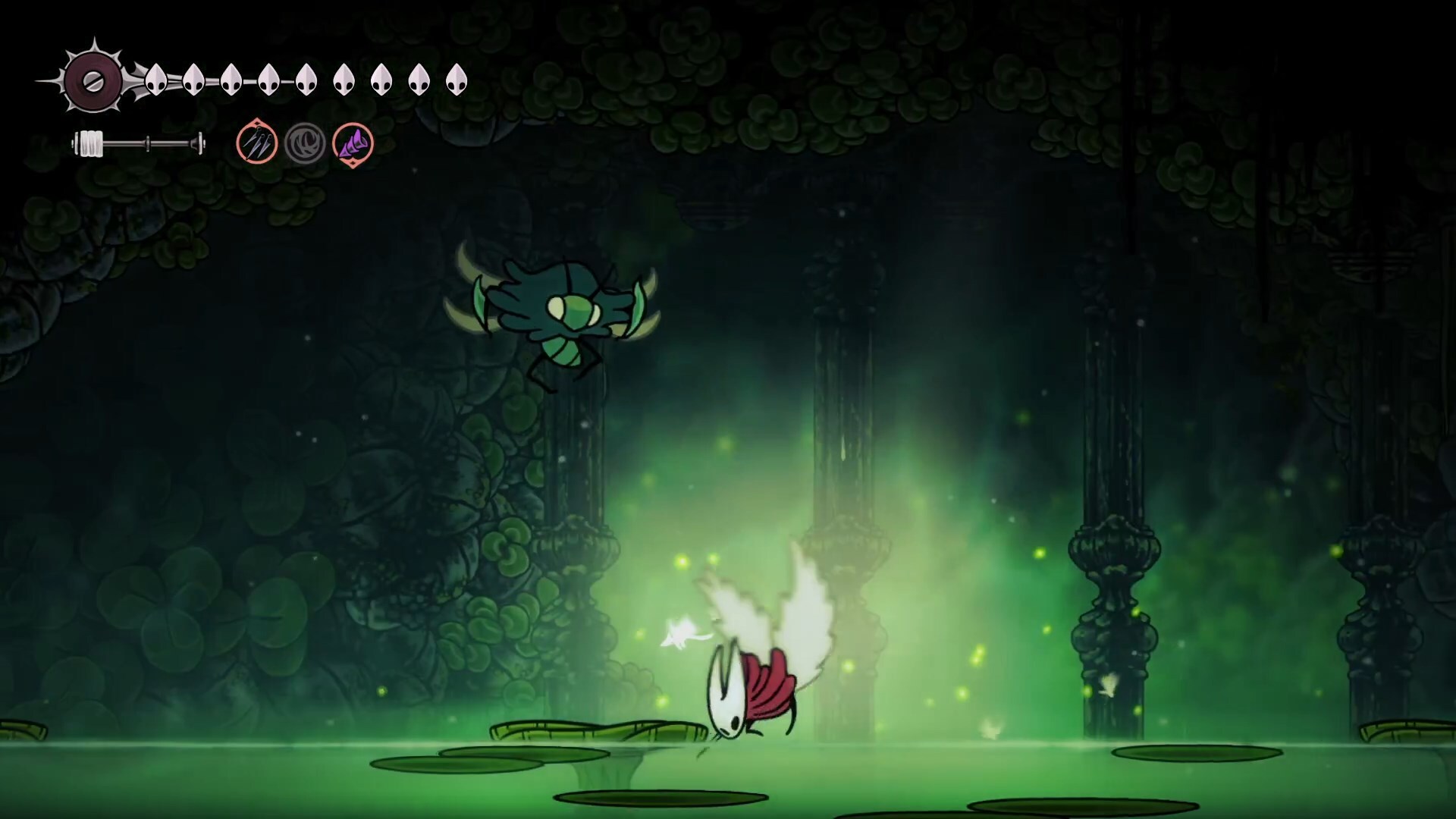Click the greyed-out swirl tool icon

point(305,143)
